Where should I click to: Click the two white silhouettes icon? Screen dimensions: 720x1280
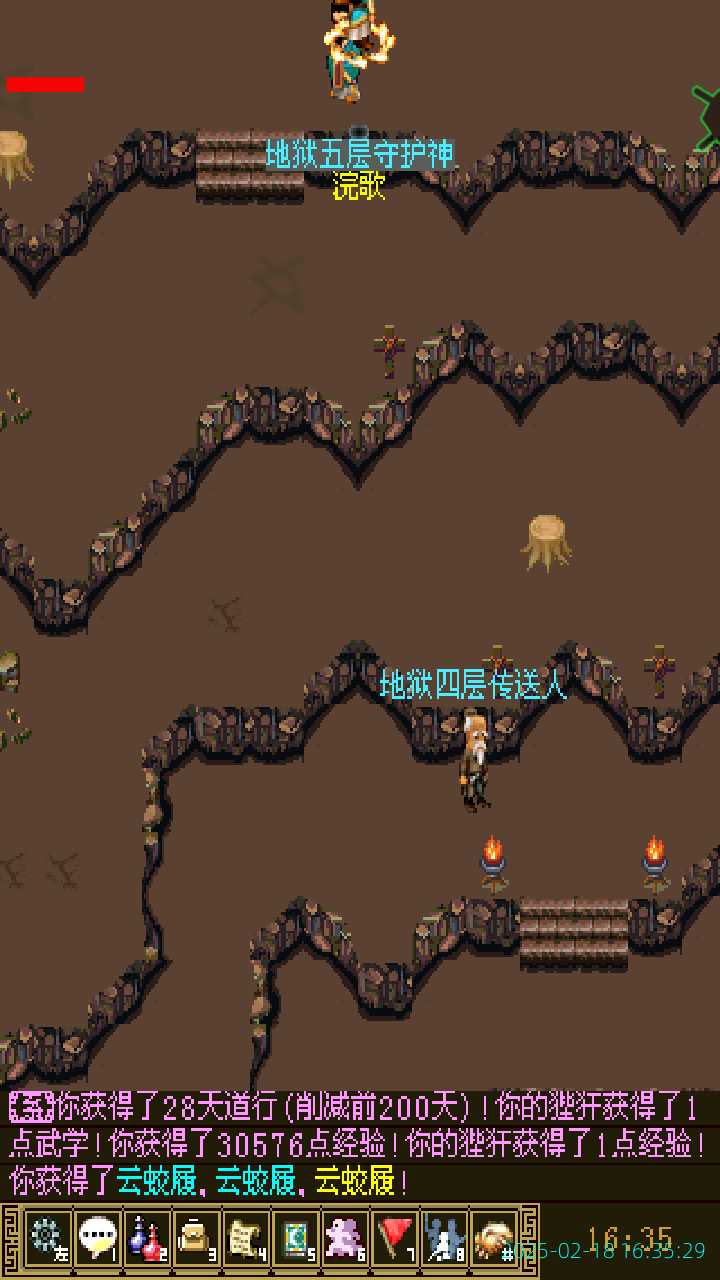click(445, 1238)
